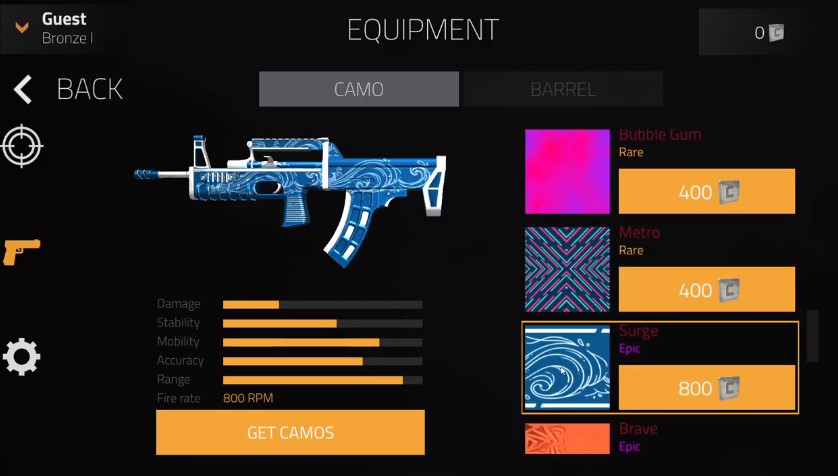838x476 pixels.
Task: Open the orange pistol weapons section
Action: pyautogui.click(x=21, y=251)
